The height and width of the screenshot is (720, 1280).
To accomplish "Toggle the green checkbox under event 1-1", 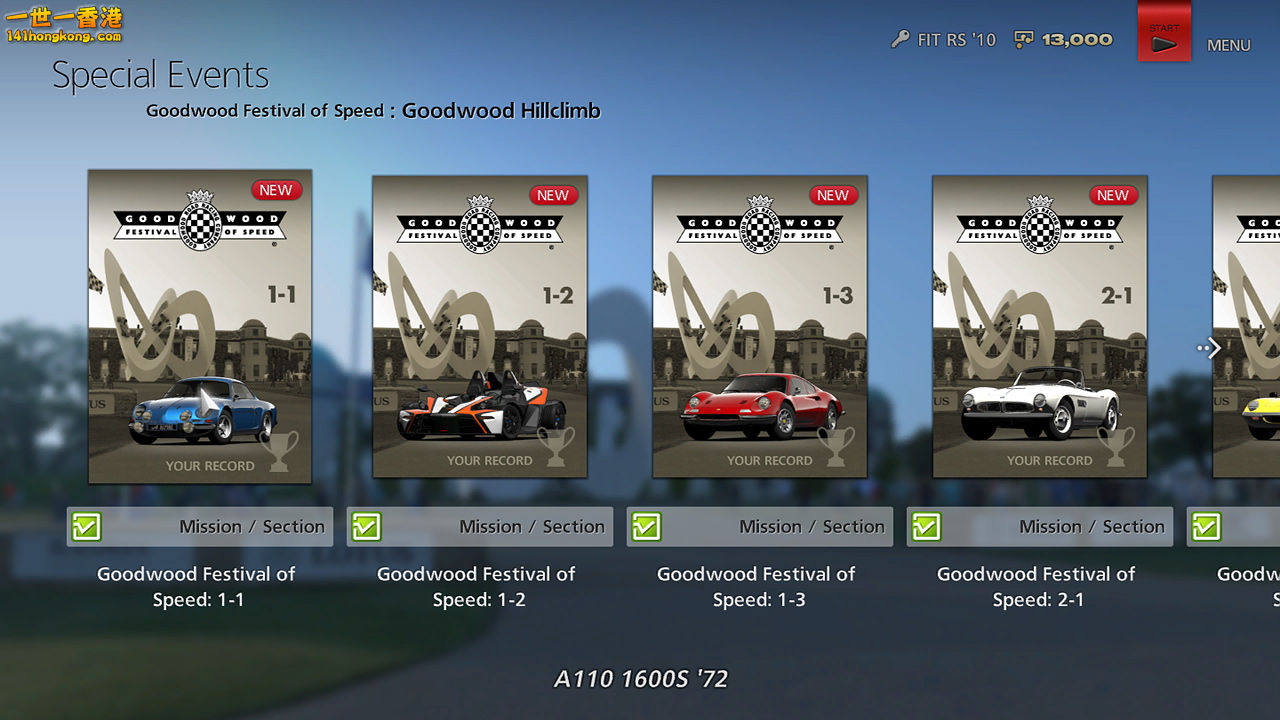I will click(x=88, y=526).
